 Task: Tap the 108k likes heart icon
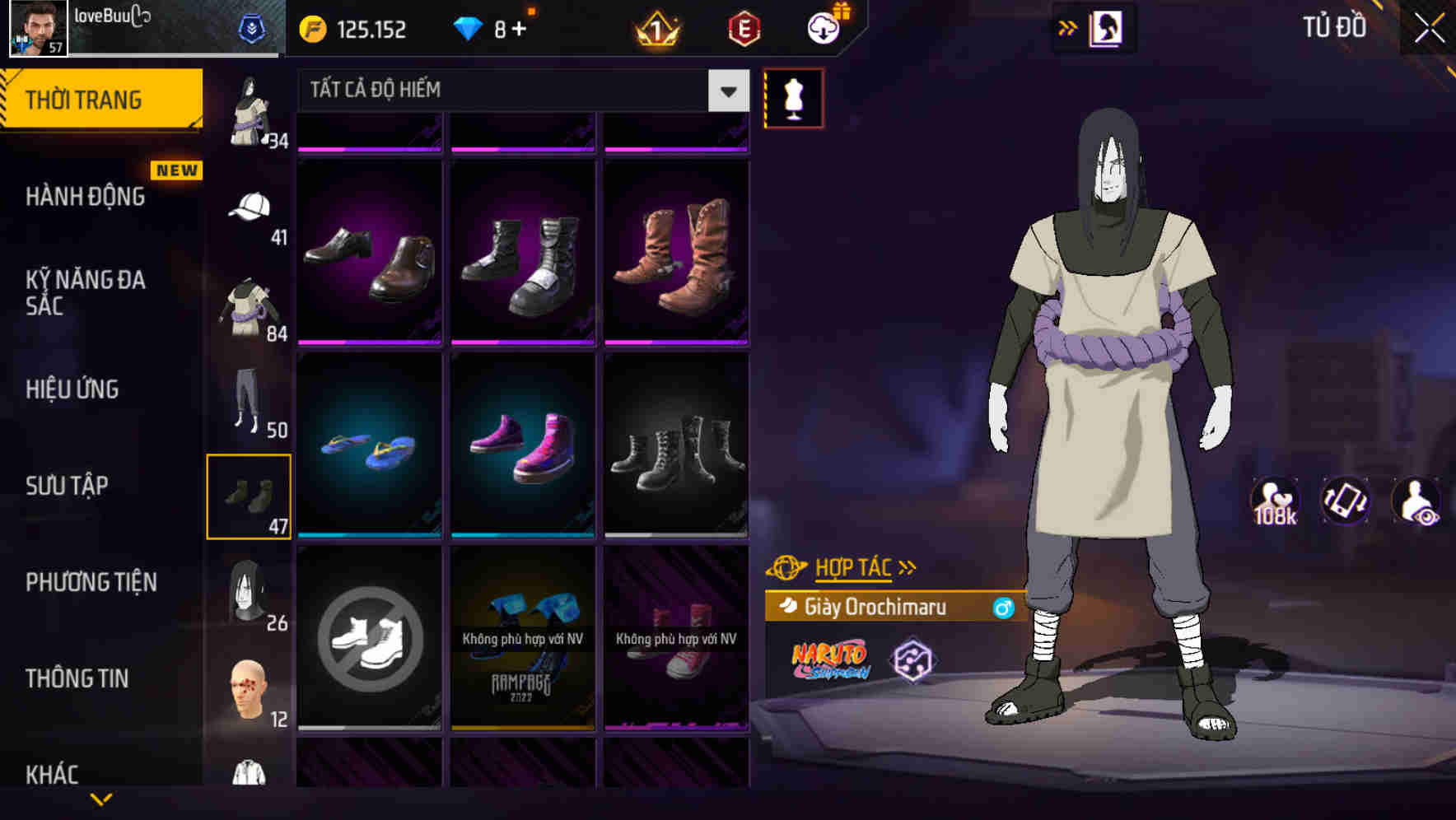click(1276, 500)
